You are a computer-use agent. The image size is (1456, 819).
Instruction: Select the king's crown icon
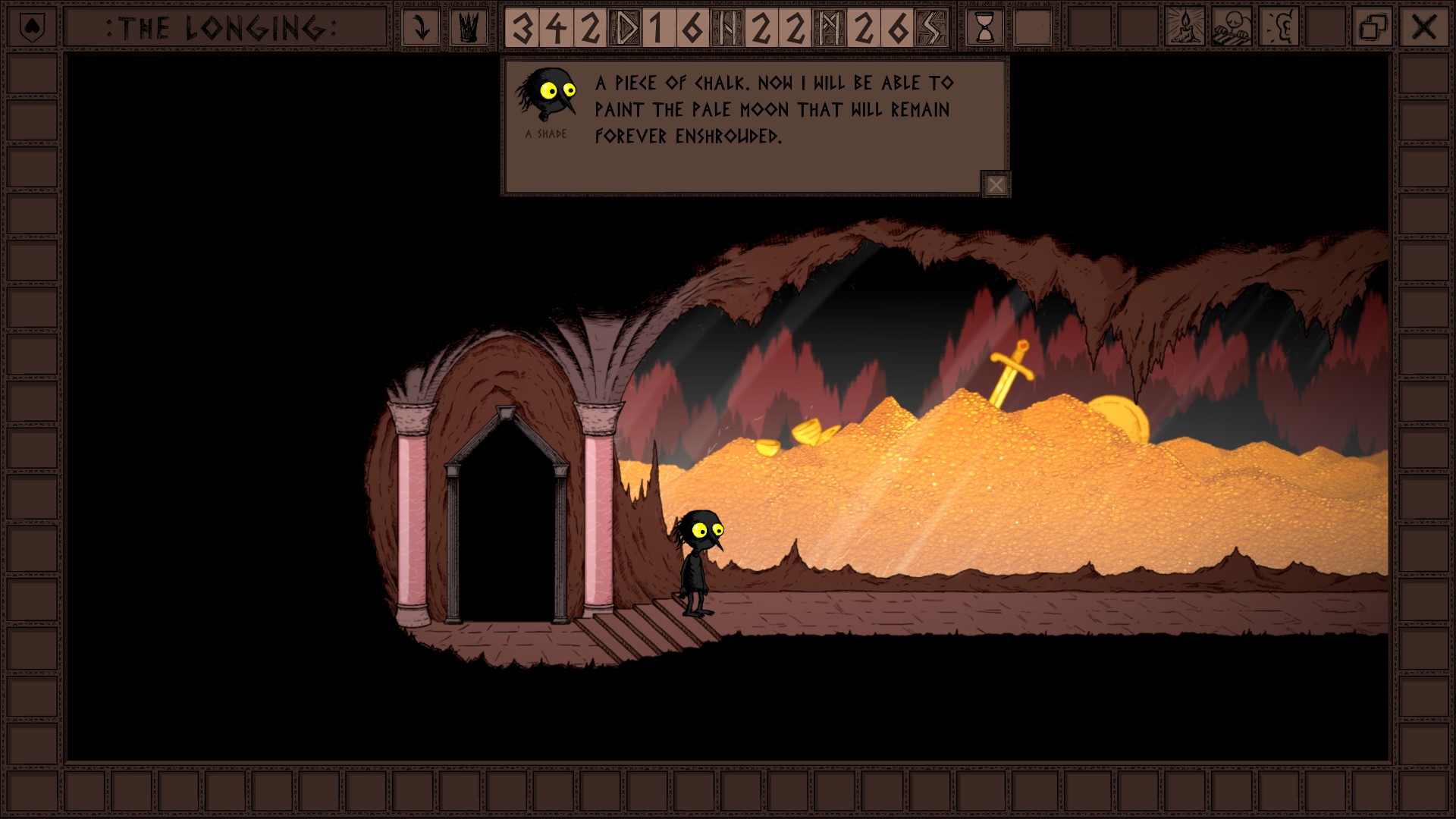pyautogui.click(x=469, y=28)
